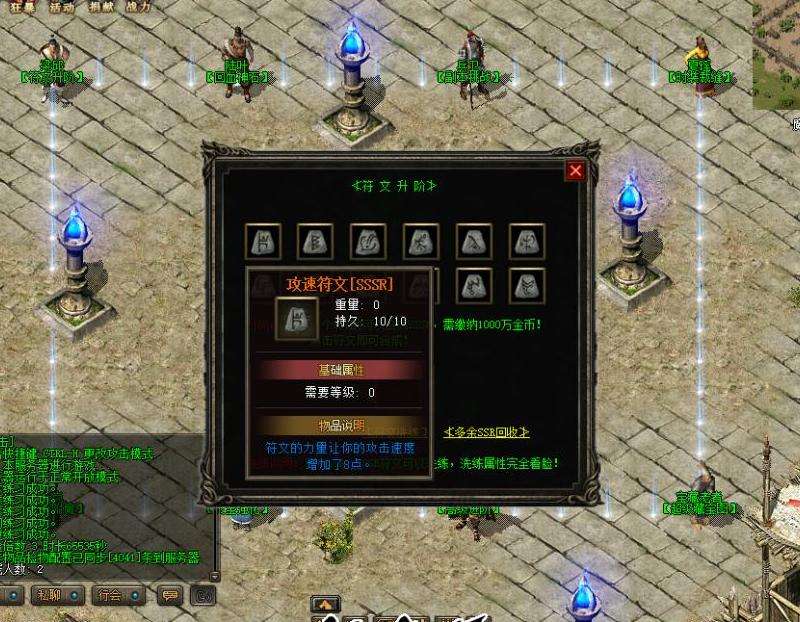Click the speech-bubble icon beside the 行会 button

170,596
